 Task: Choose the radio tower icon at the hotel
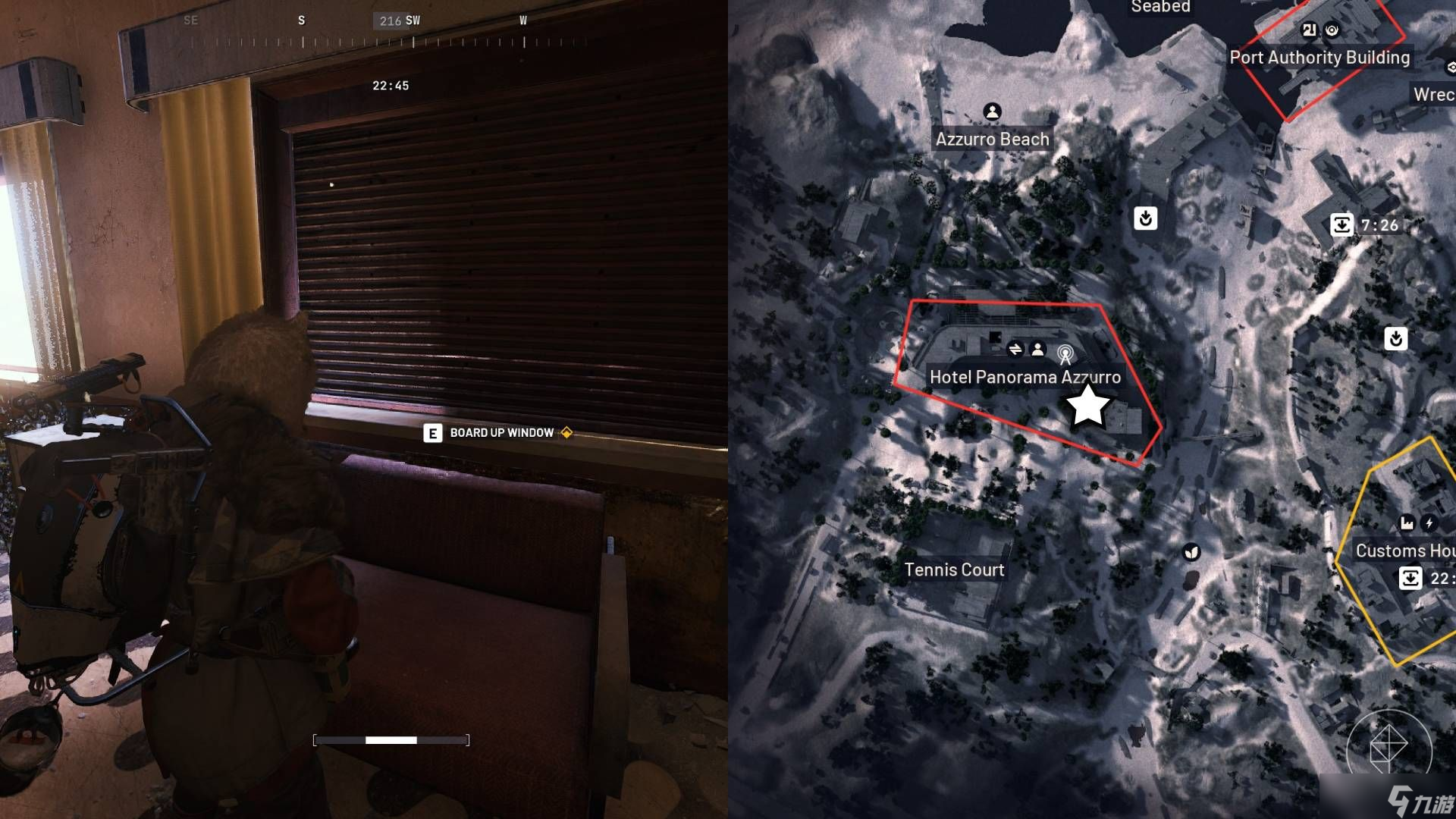click(x=1065, y=353)
